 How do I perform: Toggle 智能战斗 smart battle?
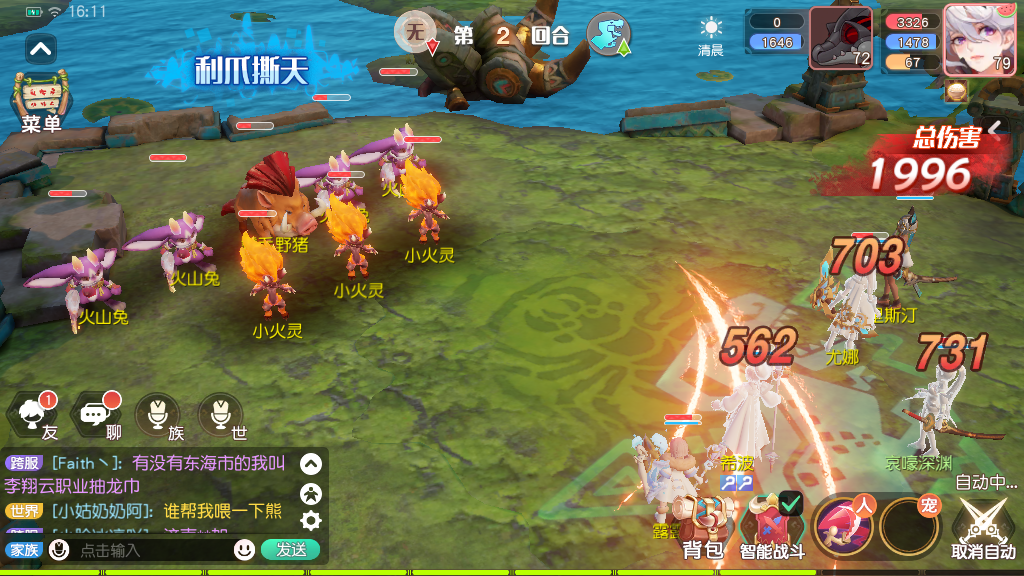pyautogui.click(x=772, y=527)
